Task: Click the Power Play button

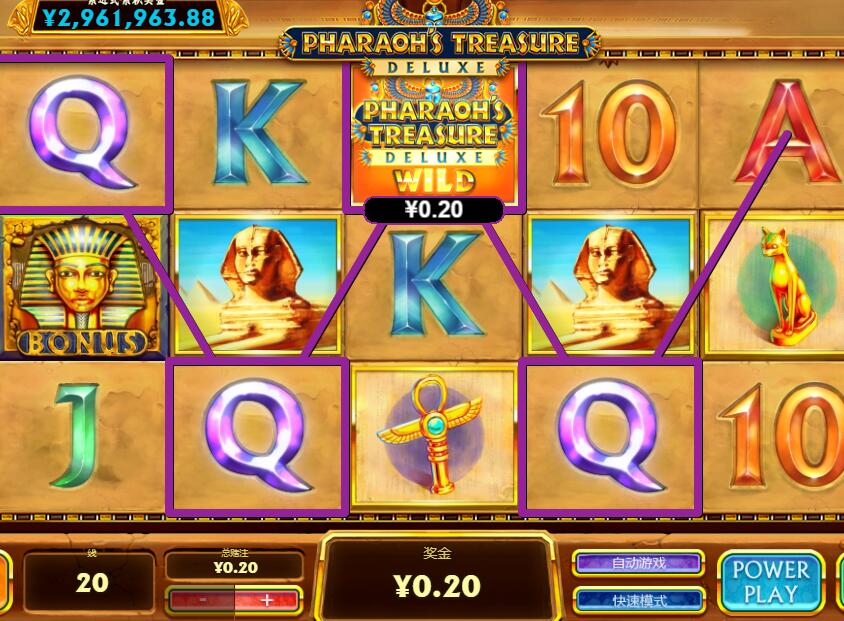Action: [770, 581]
